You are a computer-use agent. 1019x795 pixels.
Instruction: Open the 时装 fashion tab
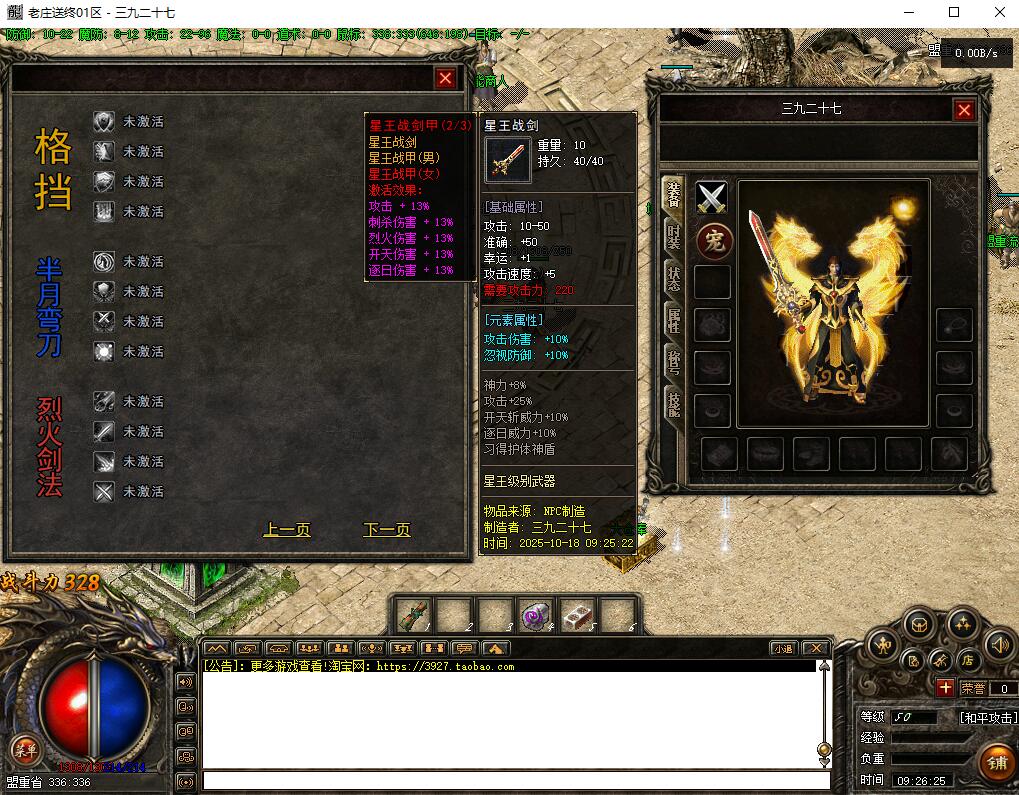[675, 240]
